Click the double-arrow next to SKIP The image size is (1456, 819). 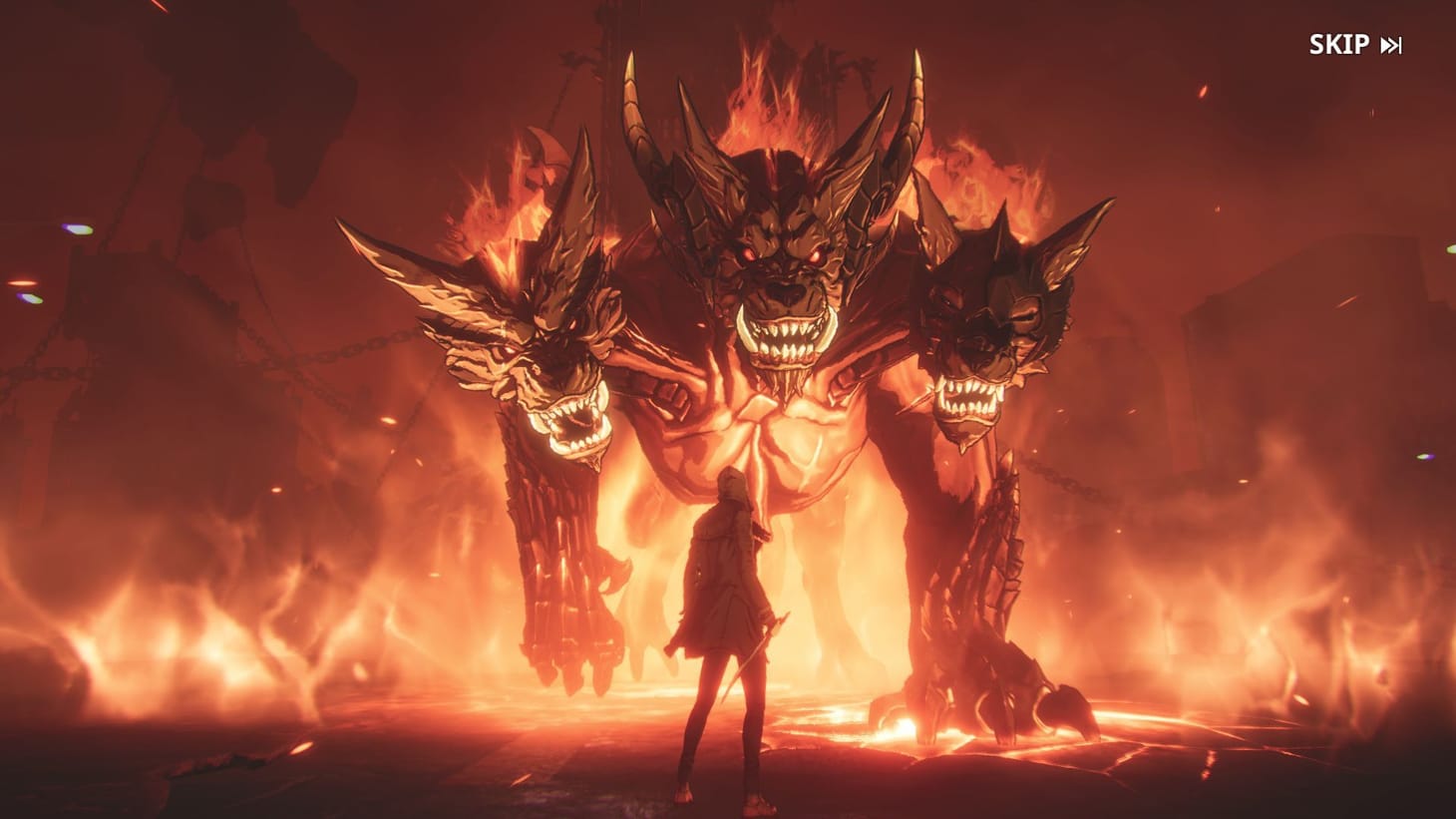point(1392,44)
